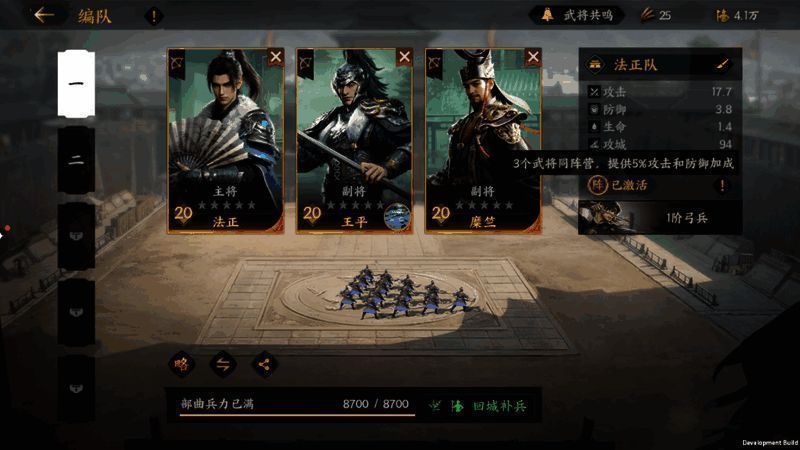The image size is (800, 450).
Task: Click the swap arrows icon
Action: point(222,364)
